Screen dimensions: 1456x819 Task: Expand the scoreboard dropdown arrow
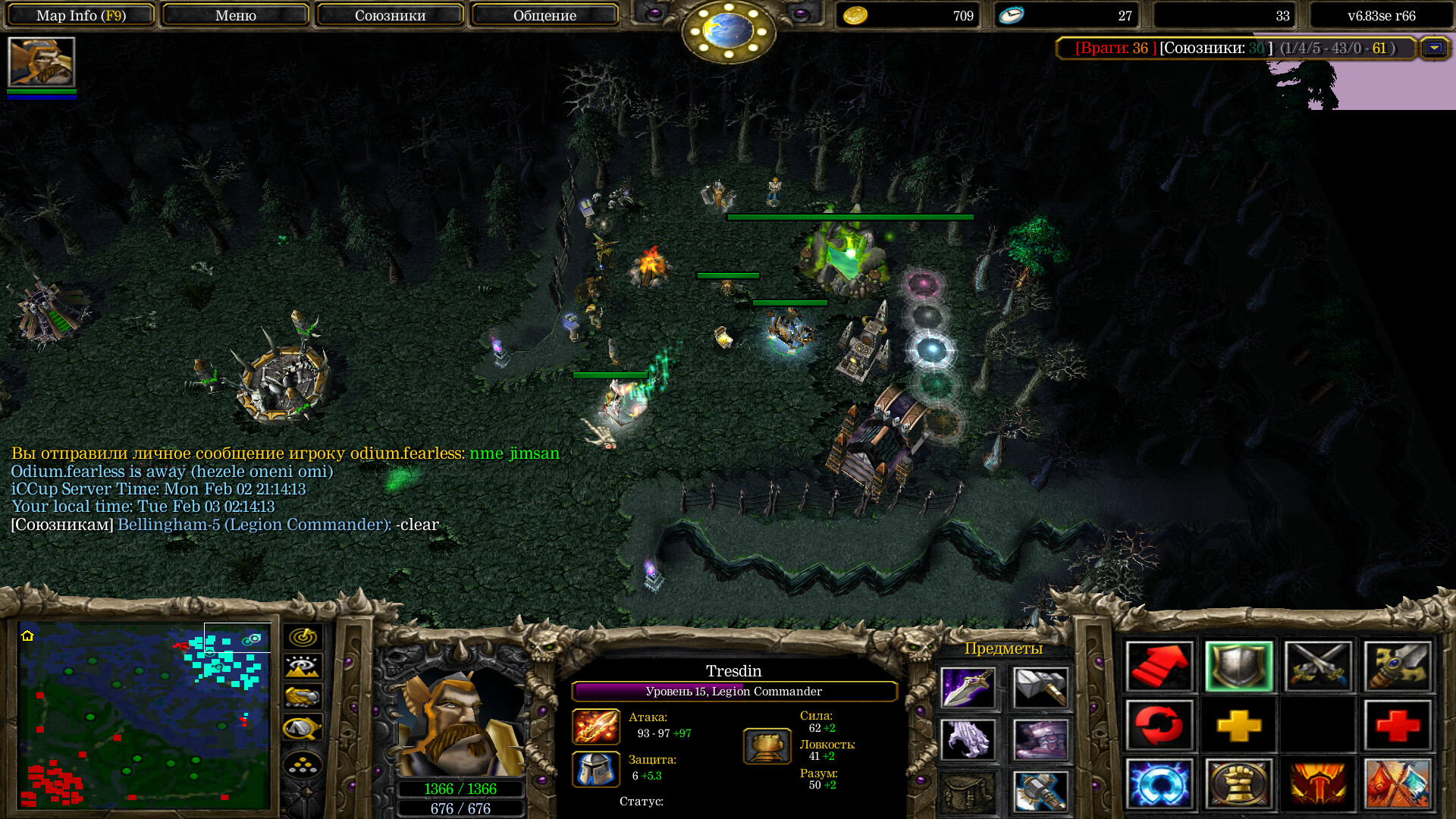[1434, 48]
